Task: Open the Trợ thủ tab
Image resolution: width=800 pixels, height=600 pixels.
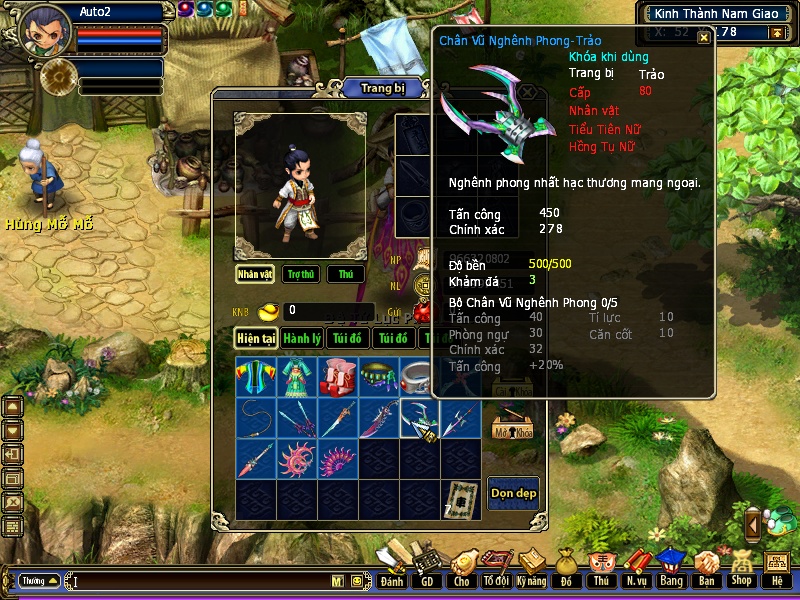Action: tap(299, 274)
